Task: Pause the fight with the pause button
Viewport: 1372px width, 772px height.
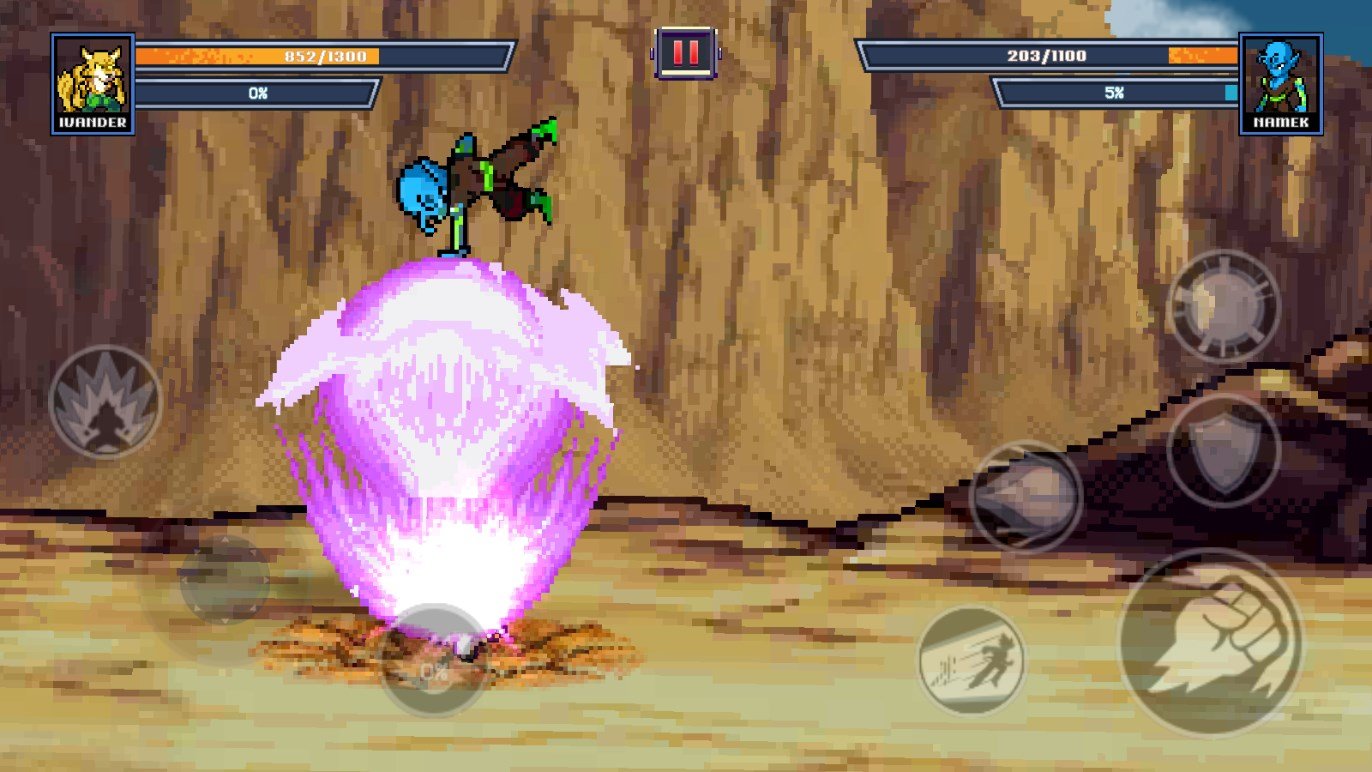Action: point(686,52)
